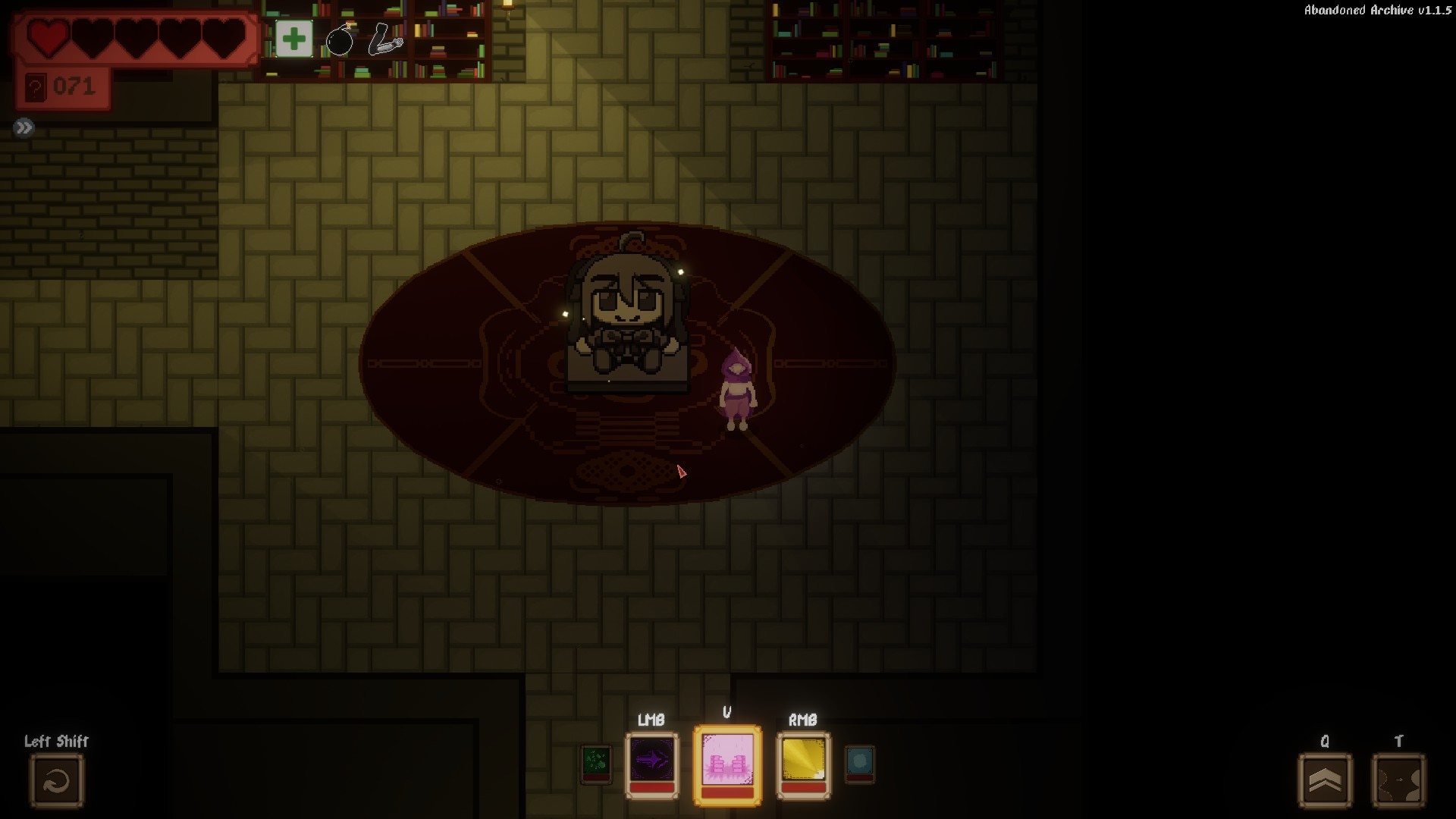Select the black bomb item icon
This screenshot has width=1456, height=819.
339,39
